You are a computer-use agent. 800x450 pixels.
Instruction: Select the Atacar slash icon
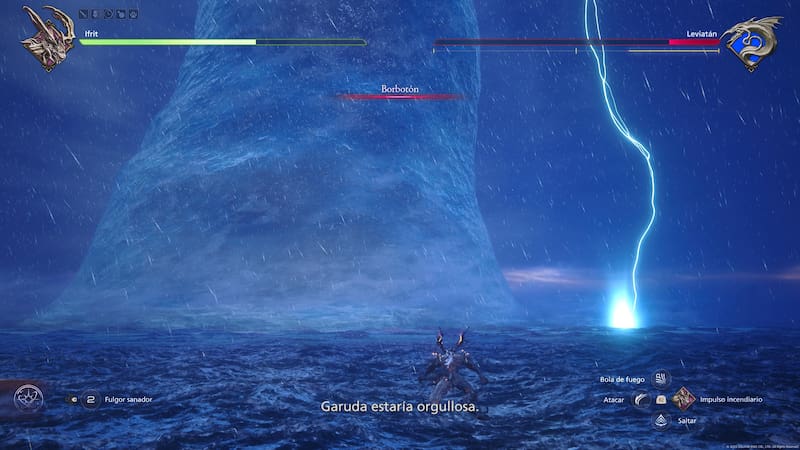tap(640, 400)
